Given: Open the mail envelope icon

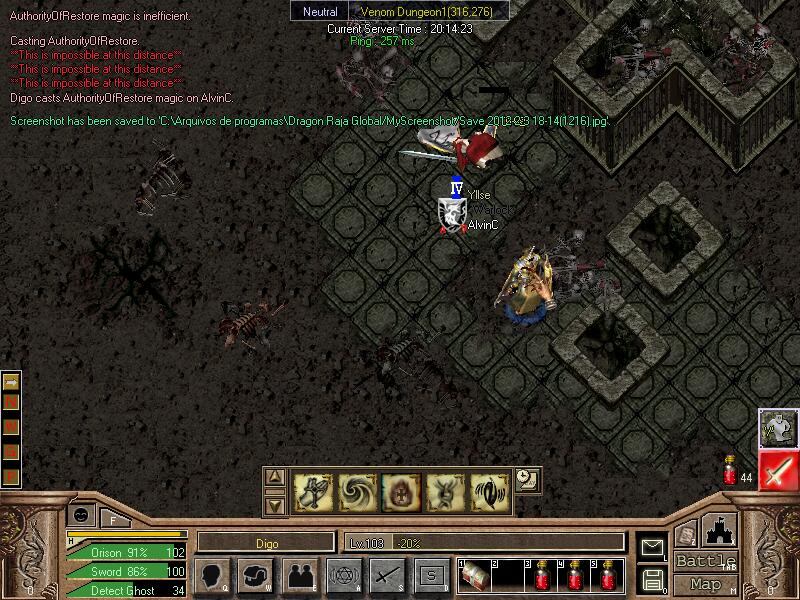Looking at the screenshot, I should click(653, 547).
